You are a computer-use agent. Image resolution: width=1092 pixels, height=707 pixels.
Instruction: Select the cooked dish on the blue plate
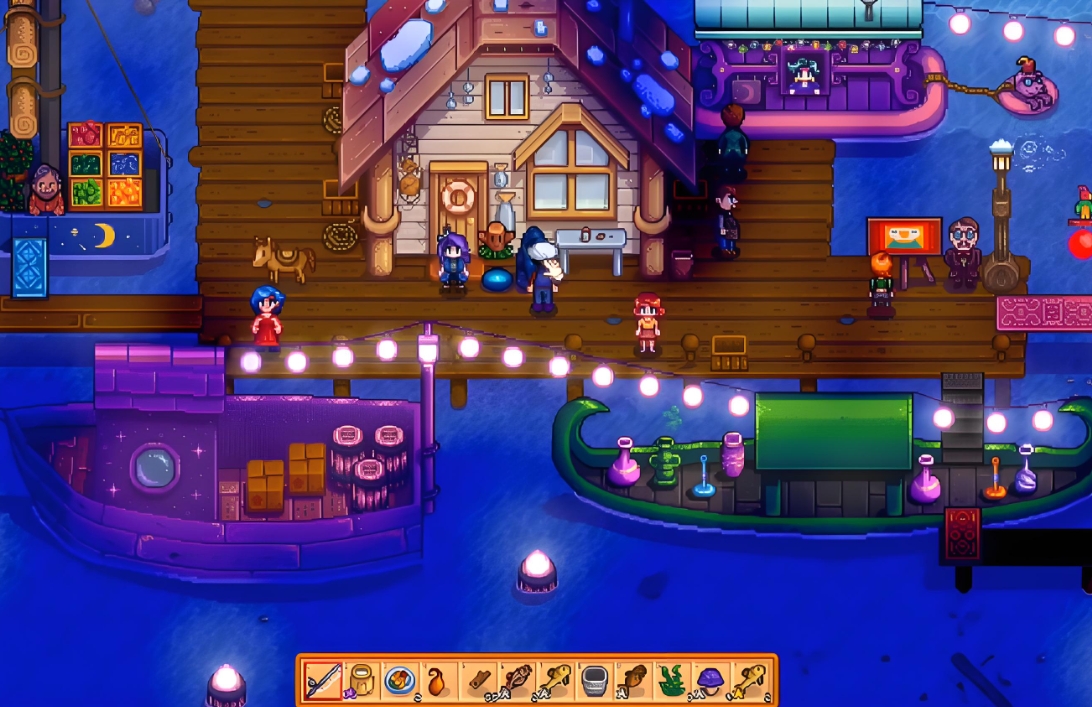coord(401,682)
